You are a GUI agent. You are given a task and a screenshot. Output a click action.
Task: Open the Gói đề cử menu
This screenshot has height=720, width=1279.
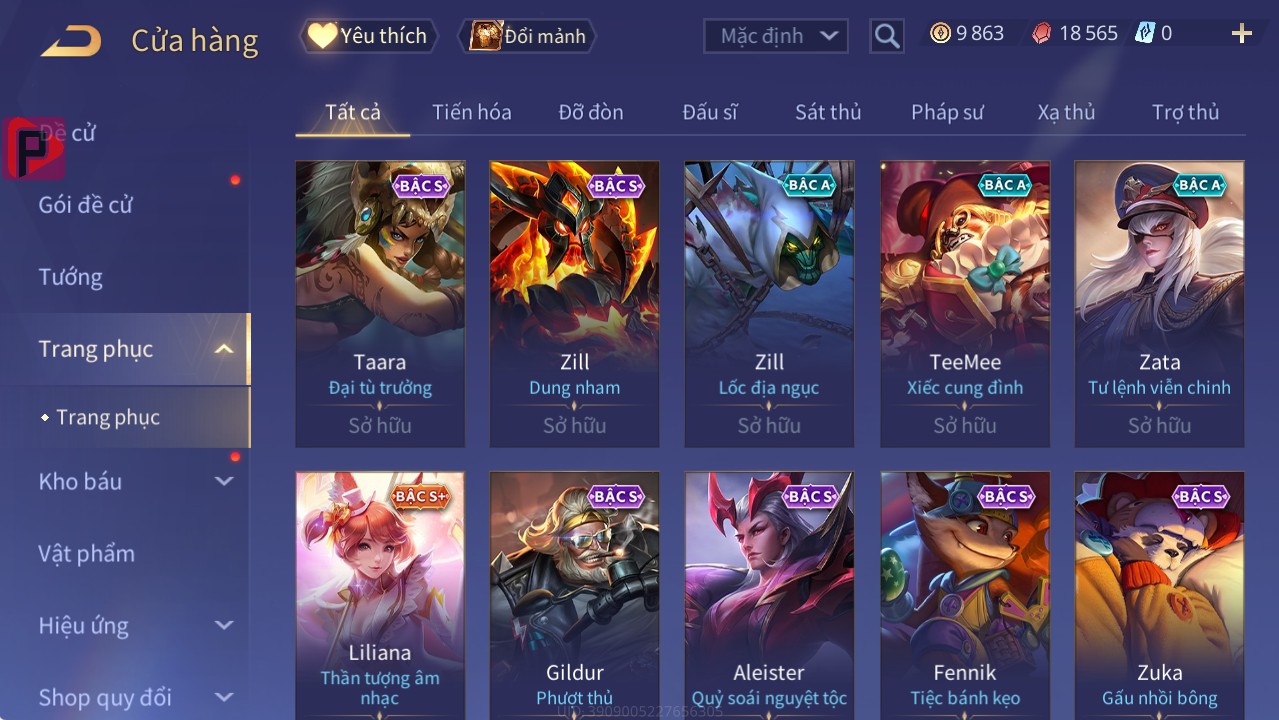(86, 205)
